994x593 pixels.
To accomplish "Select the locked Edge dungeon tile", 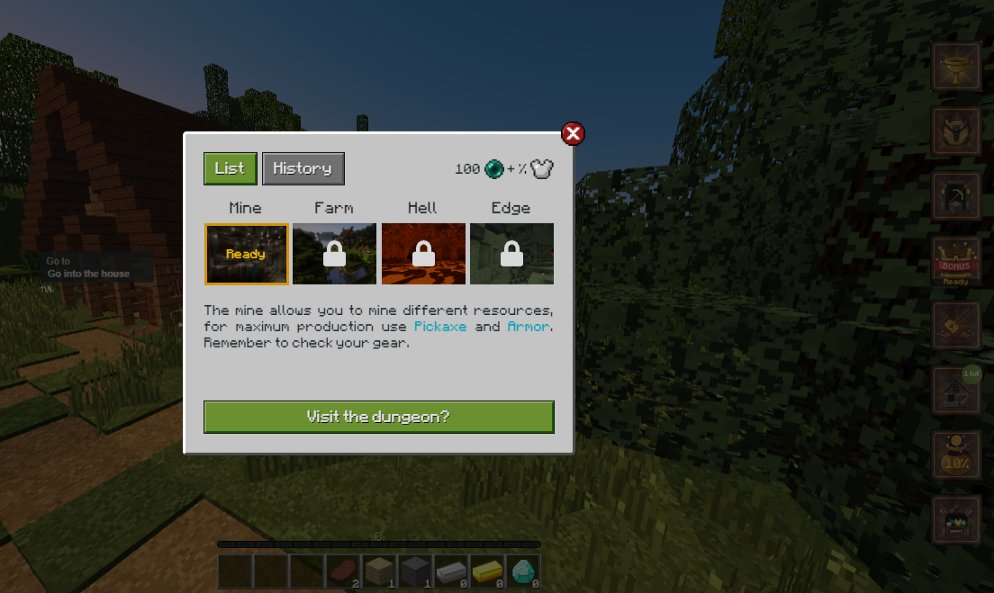I will [511, 254].
